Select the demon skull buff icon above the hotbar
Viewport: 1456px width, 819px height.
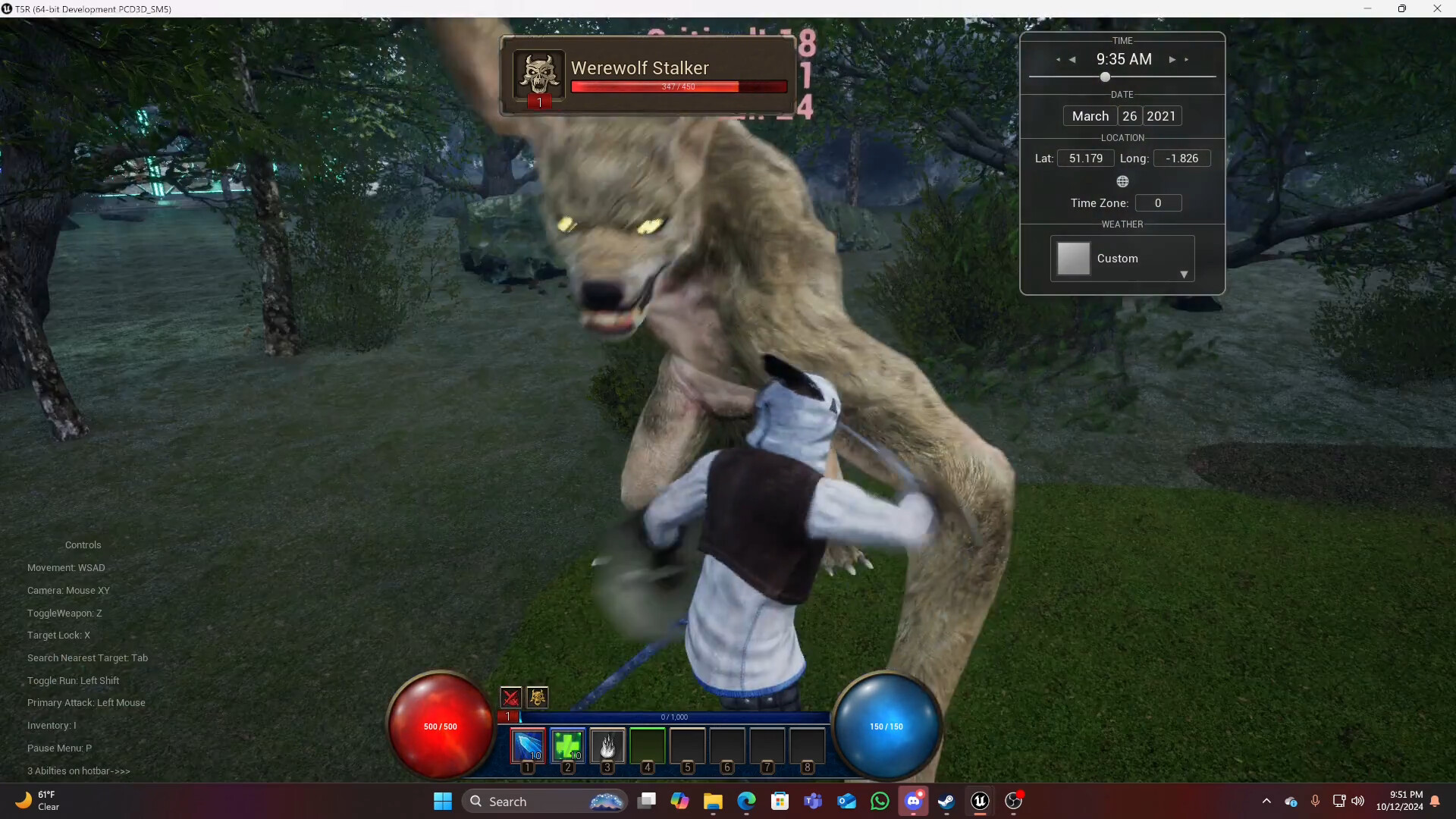tap(538, 697)
